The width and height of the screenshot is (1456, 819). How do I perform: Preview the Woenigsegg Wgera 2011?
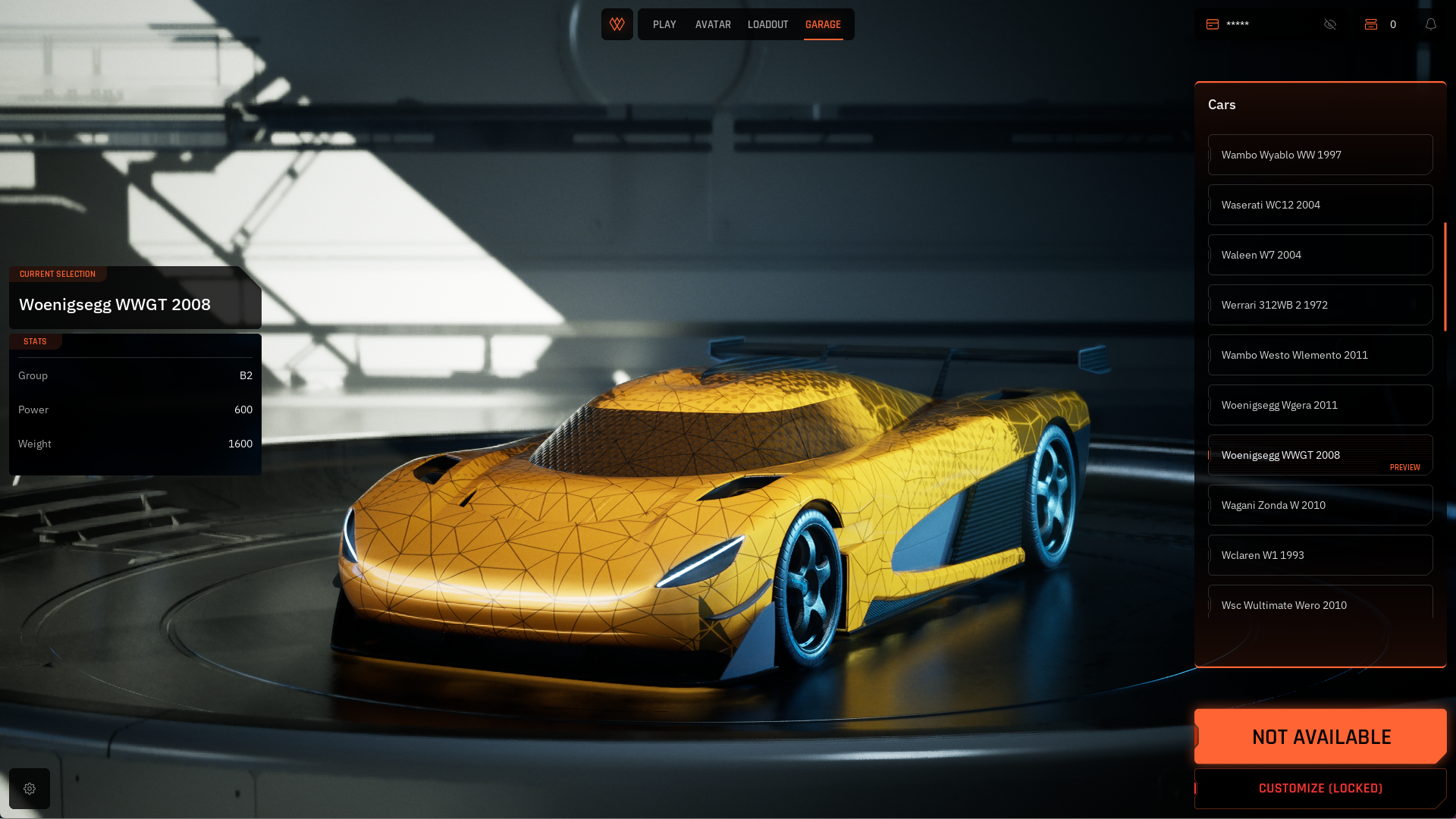tap(1319, 405)
